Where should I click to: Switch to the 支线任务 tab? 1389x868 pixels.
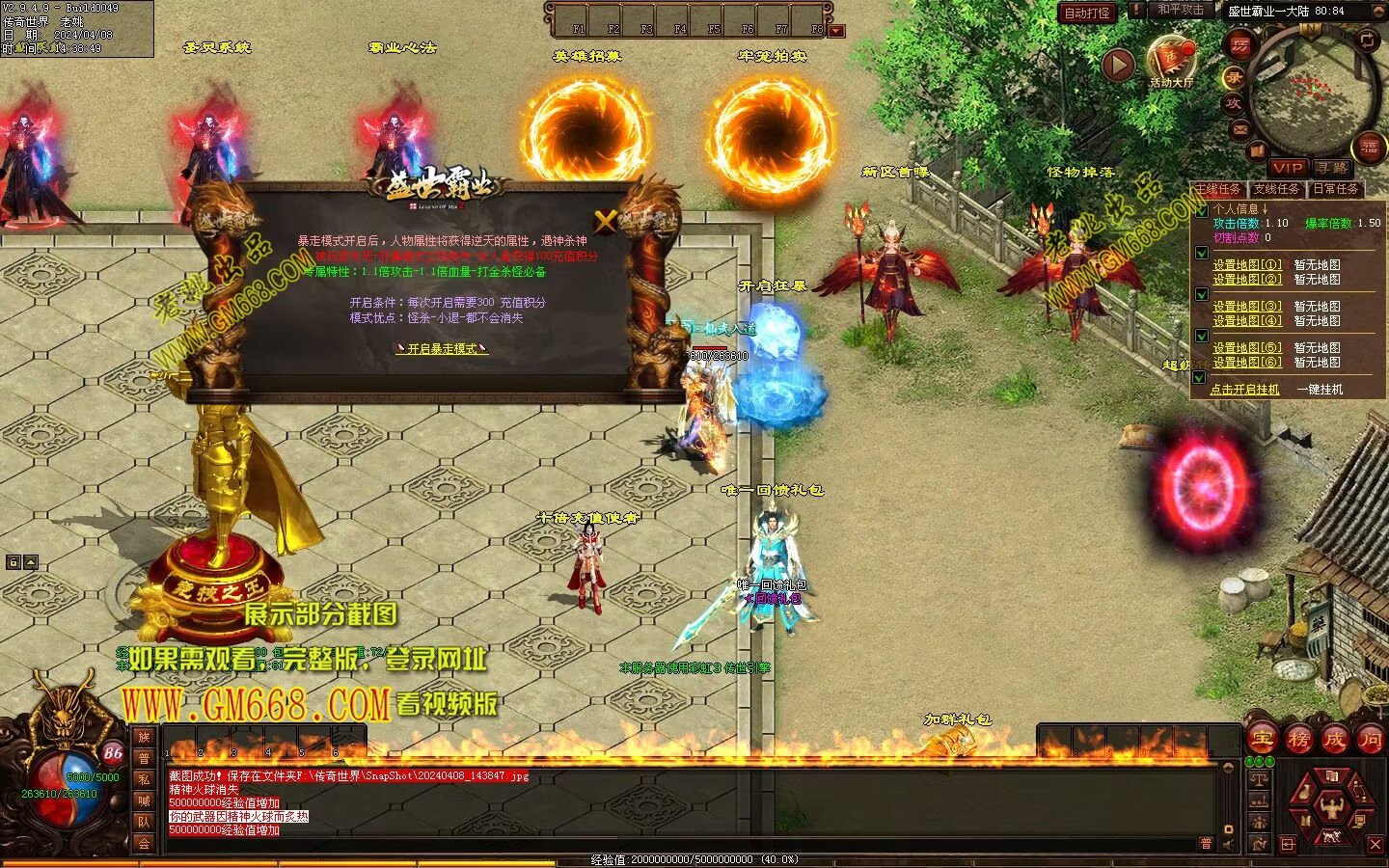[1276, 189]
